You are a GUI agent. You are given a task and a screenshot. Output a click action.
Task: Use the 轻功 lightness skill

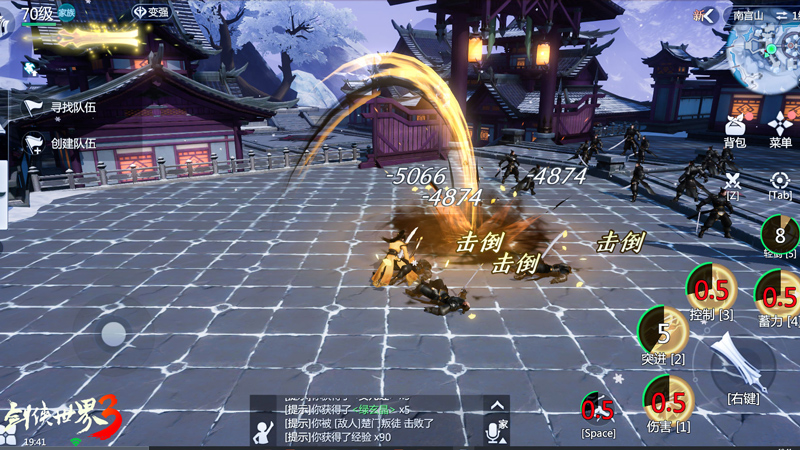click(779, 235)
